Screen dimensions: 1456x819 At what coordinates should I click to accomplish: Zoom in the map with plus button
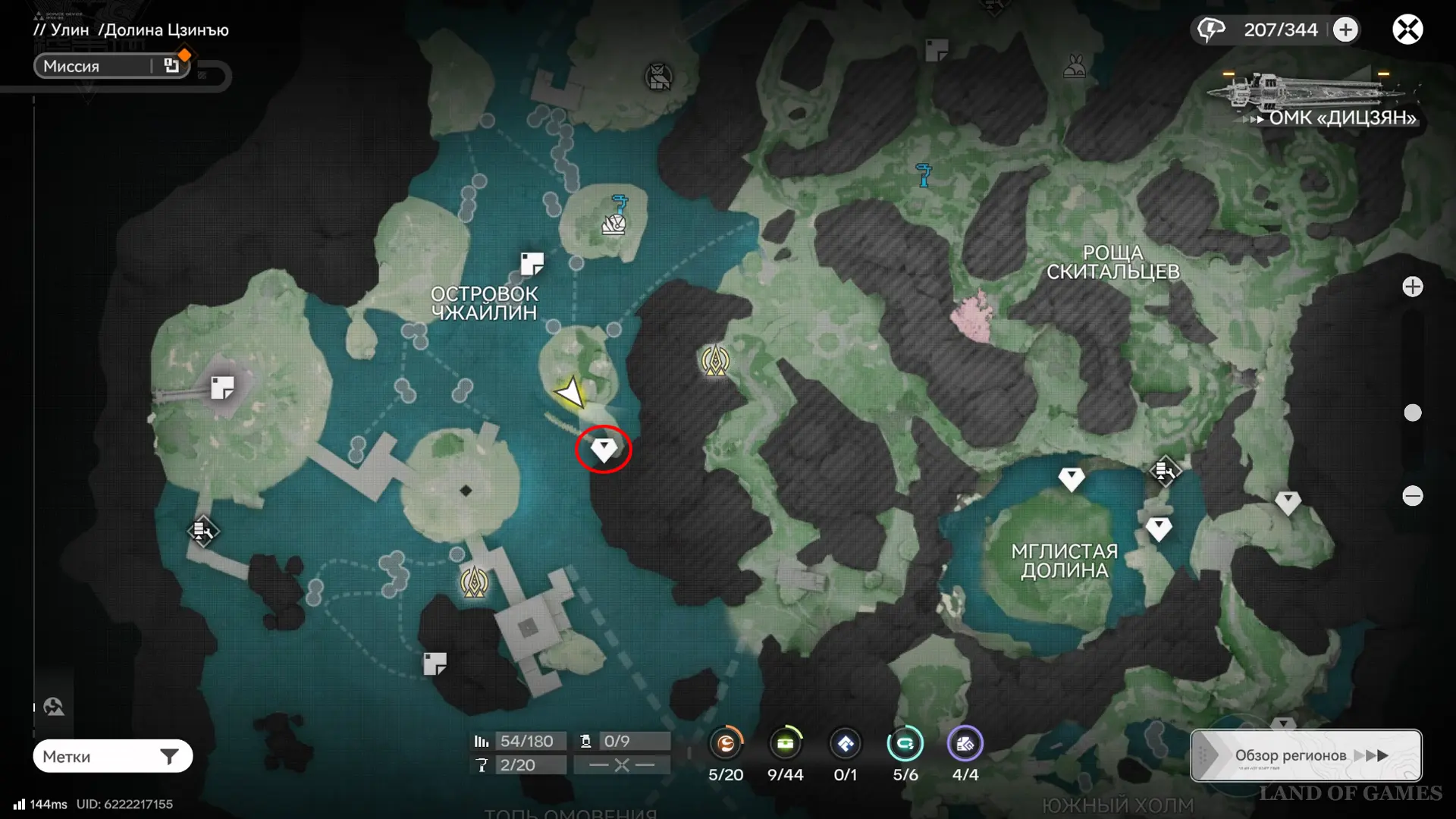tap(1412, 287)
